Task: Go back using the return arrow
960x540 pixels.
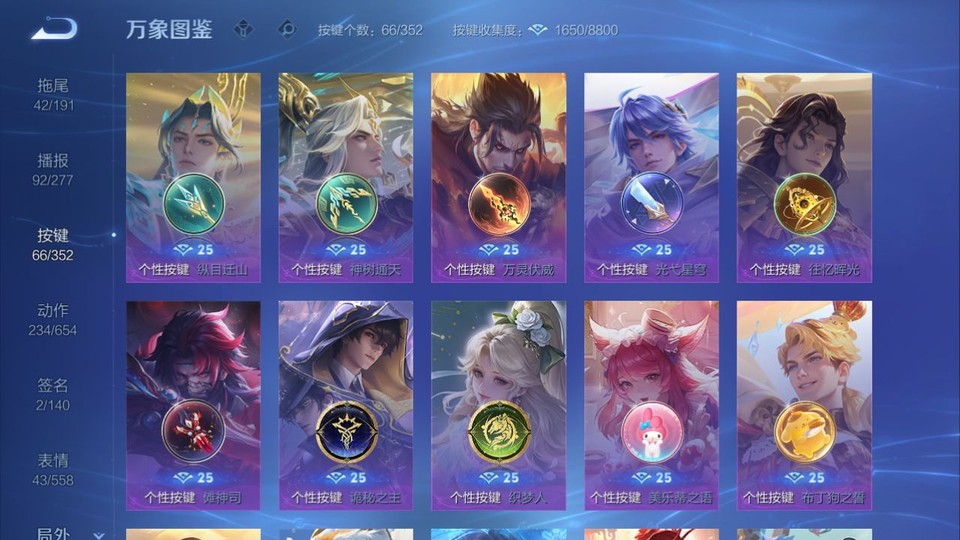Action: click(x=54, y=29)
